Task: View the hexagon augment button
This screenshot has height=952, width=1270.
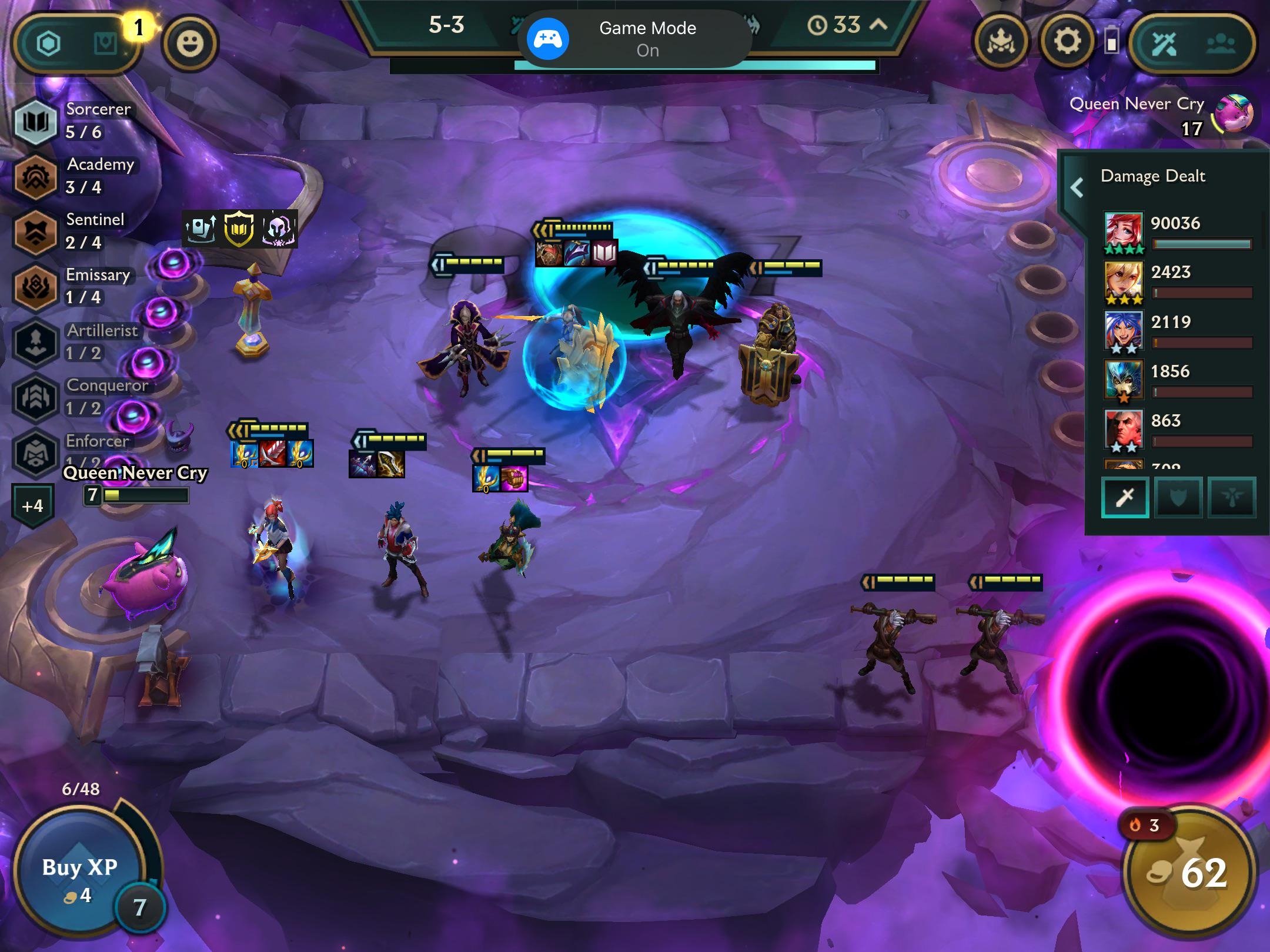Action: click(49, 43)
